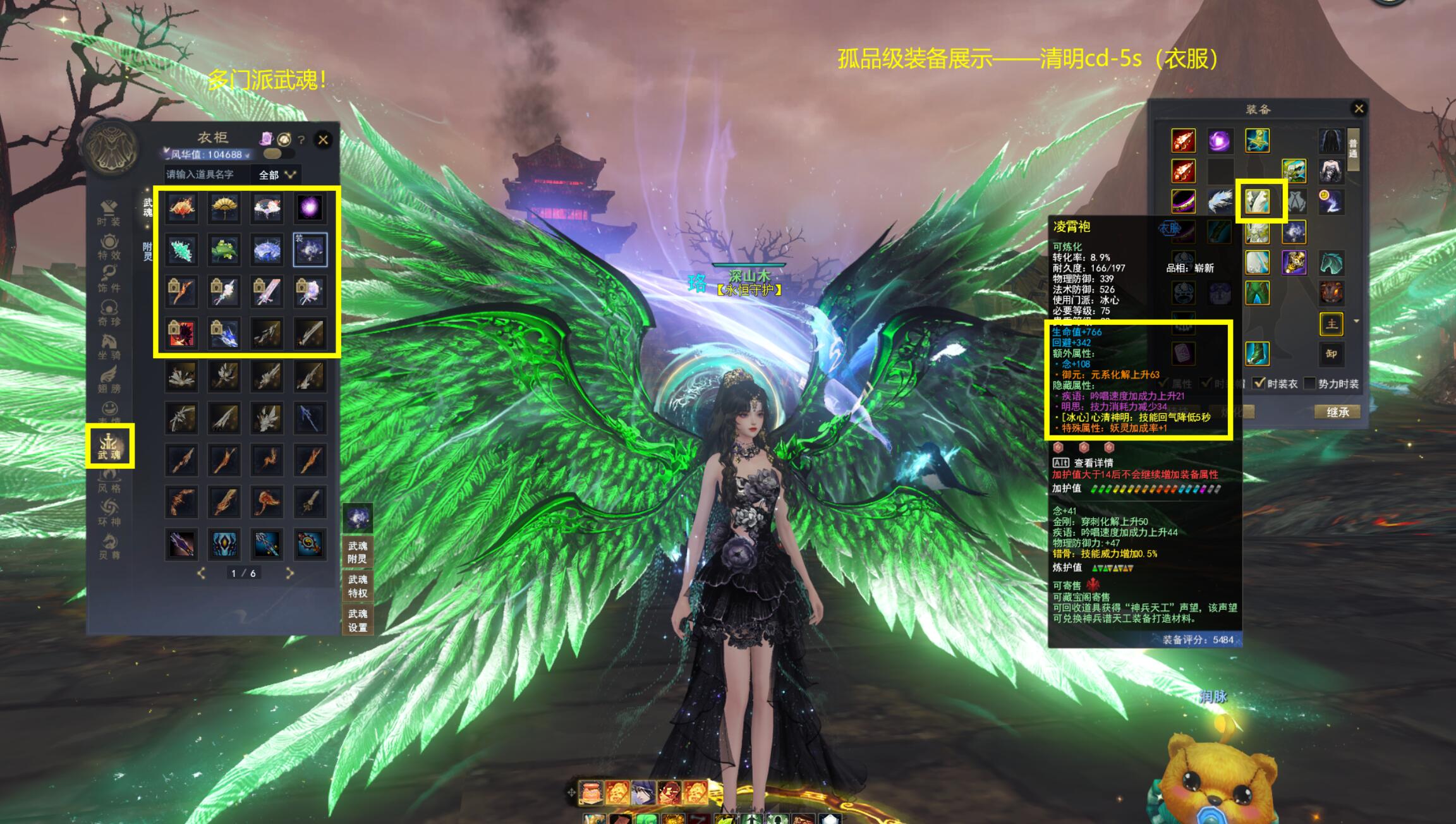The width and height of the screenshot is (1456, 824).
Task: Go to the next wardrobe page
Action: tap(289, 573)
